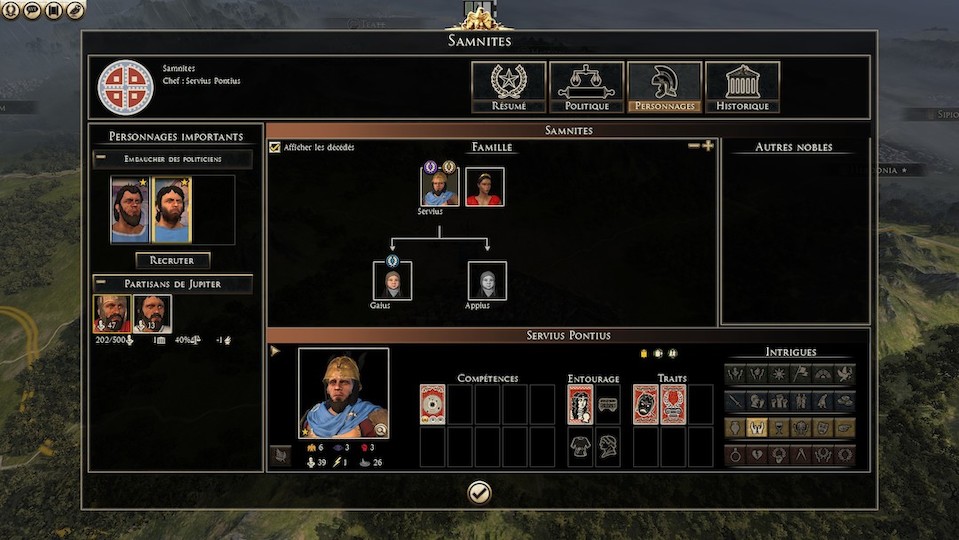Zoom out the family tree with minus
This screenshot has height=540, width=959.
click(694, 146)
